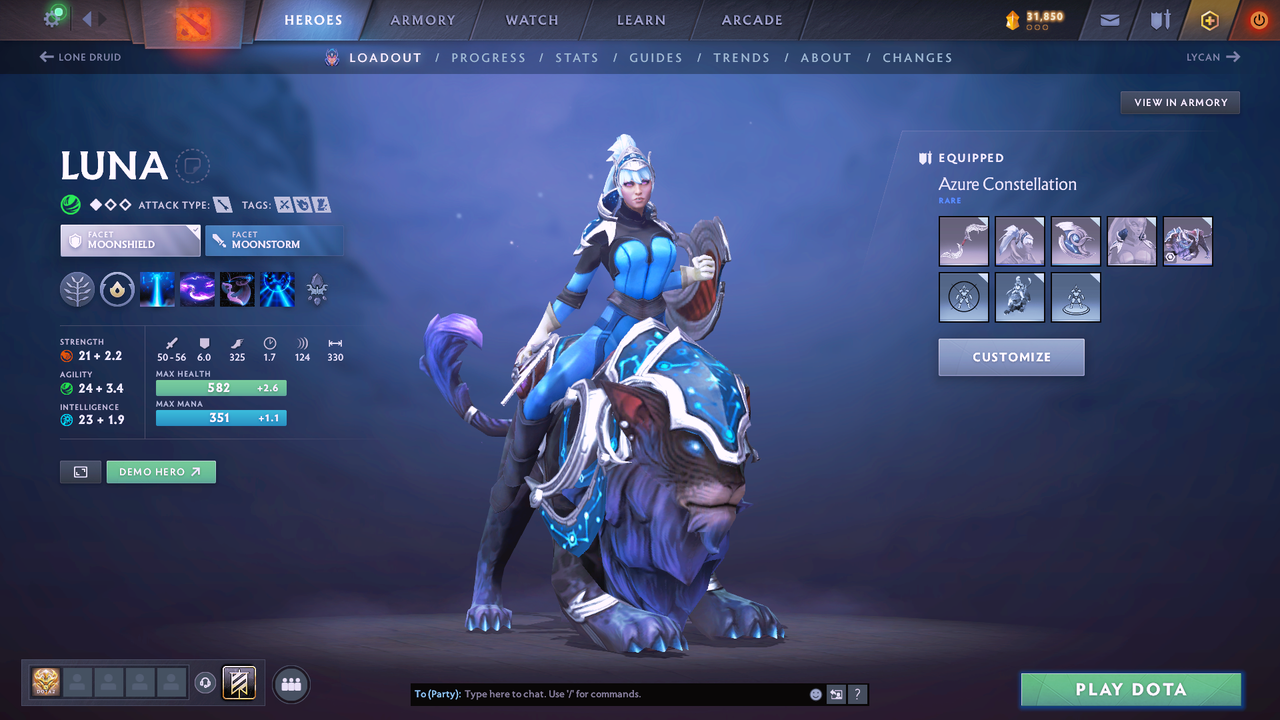Switch to the STATS tab
The width and height of the screenshot is (1280, 720).
577,57
